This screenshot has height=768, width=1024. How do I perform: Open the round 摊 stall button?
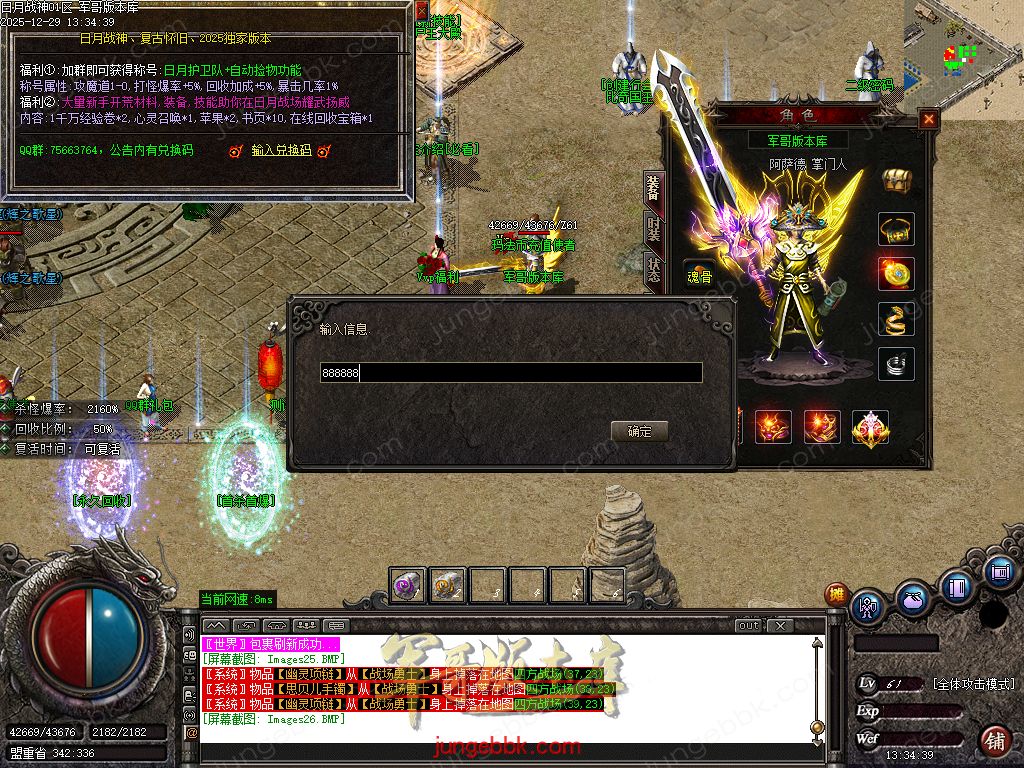point(835,594)
